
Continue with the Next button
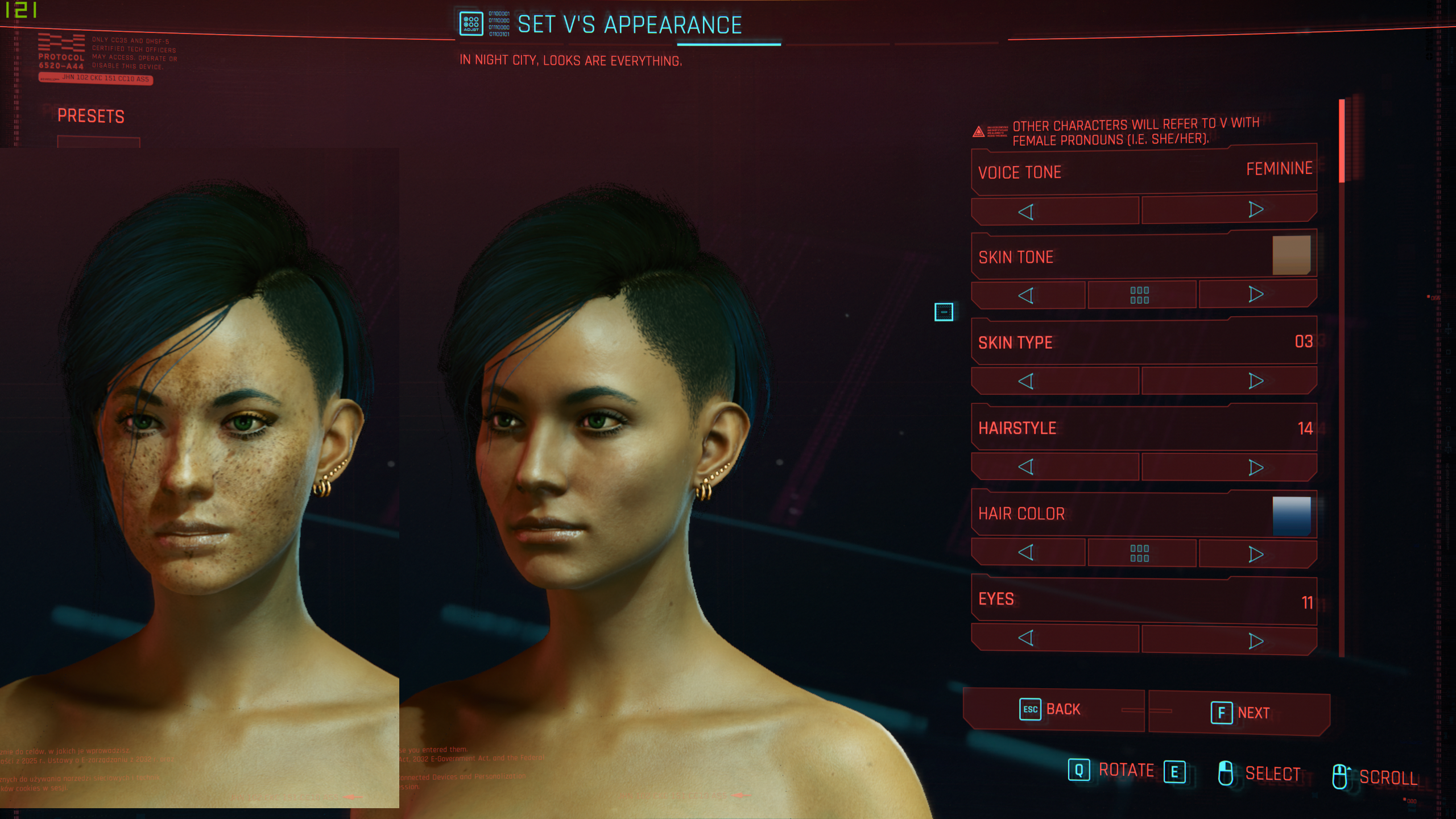pyautogui.click(x=1240, y=713)
